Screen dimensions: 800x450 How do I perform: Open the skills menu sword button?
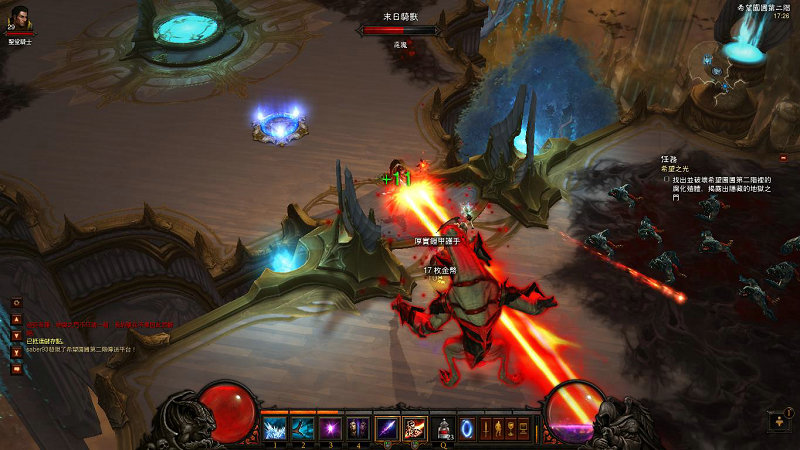pyautogui.click(x=487, y=429)
